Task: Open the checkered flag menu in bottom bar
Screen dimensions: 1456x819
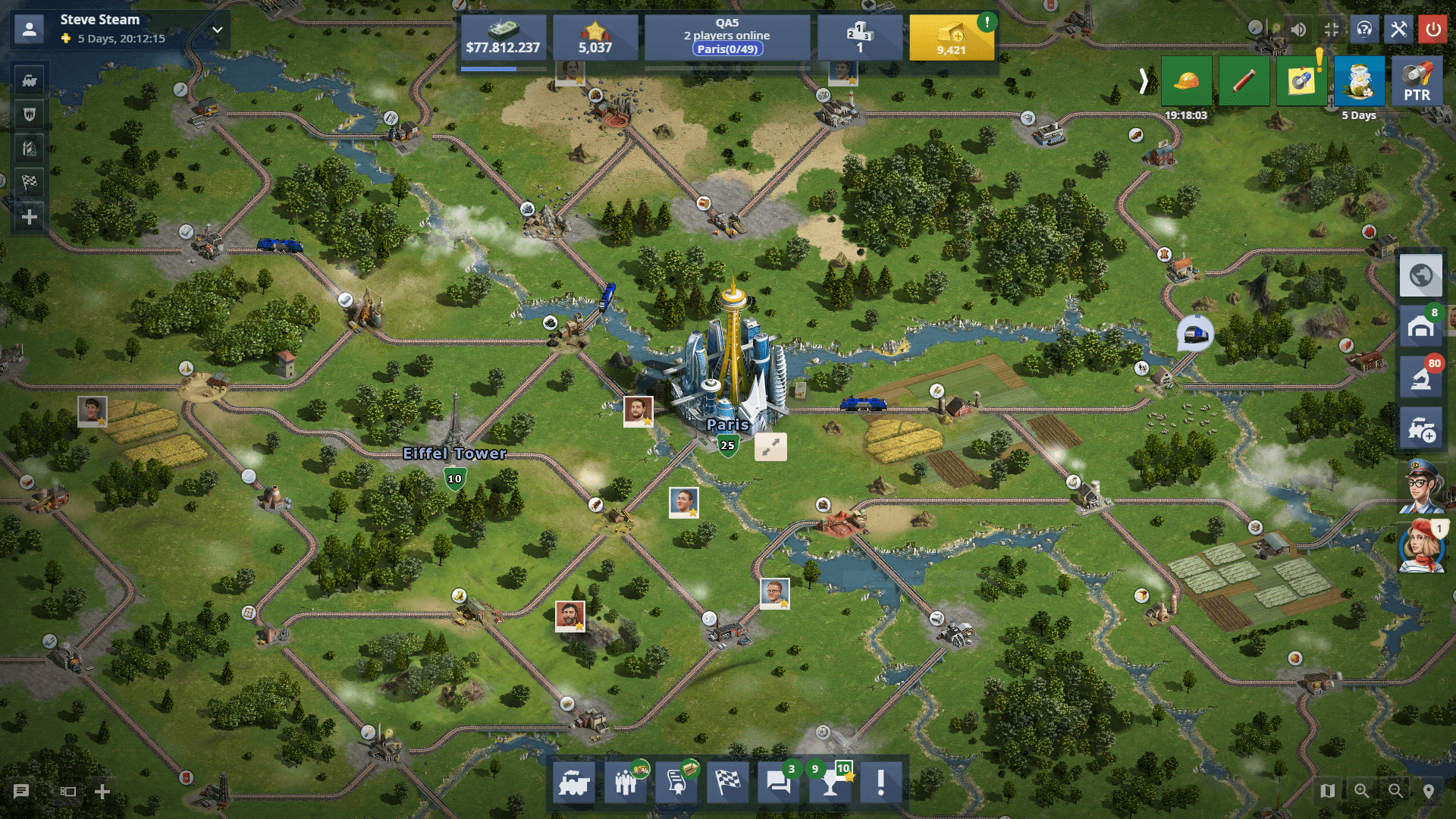Action: 727,782
